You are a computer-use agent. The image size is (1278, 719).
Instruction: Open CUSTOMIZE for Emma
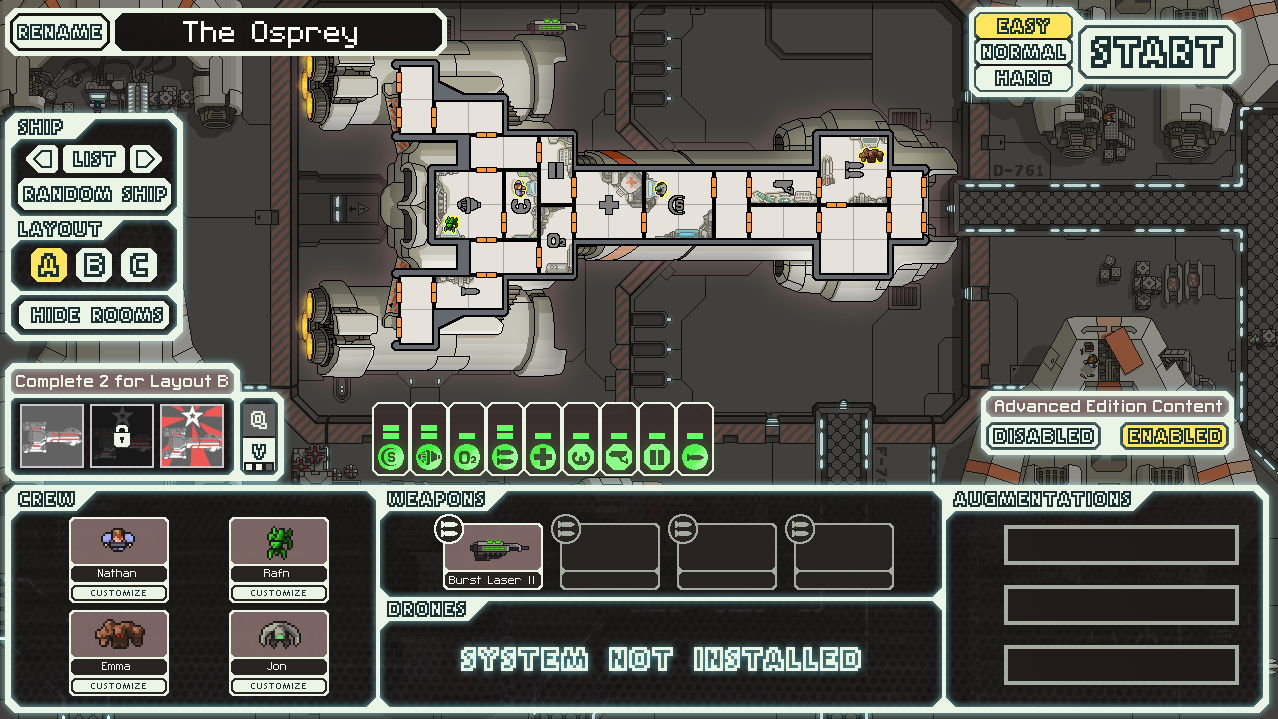[118, 686]
